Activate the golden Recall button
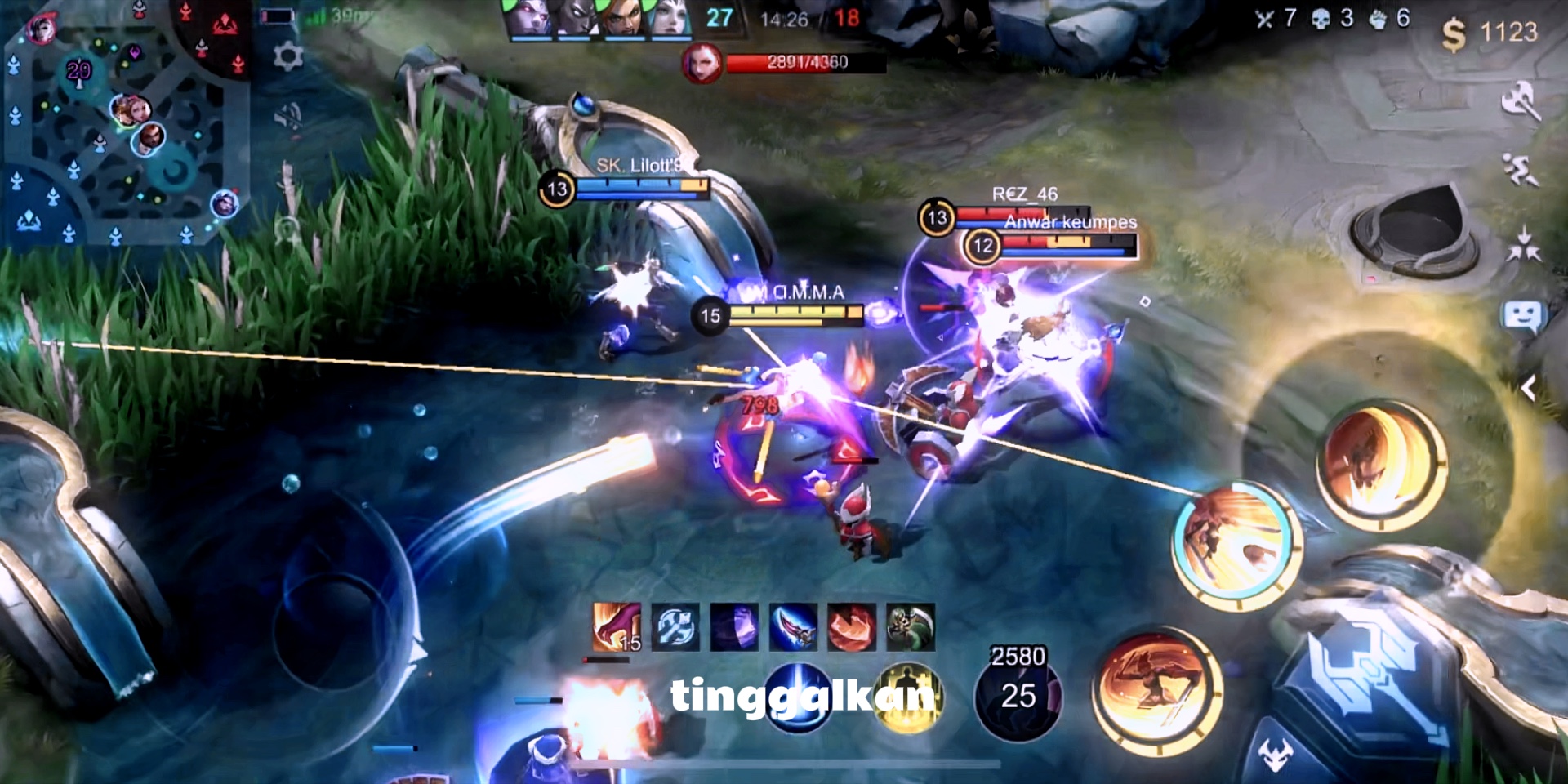This screenshot has height=784, width=1568. [x=908, y=696]
